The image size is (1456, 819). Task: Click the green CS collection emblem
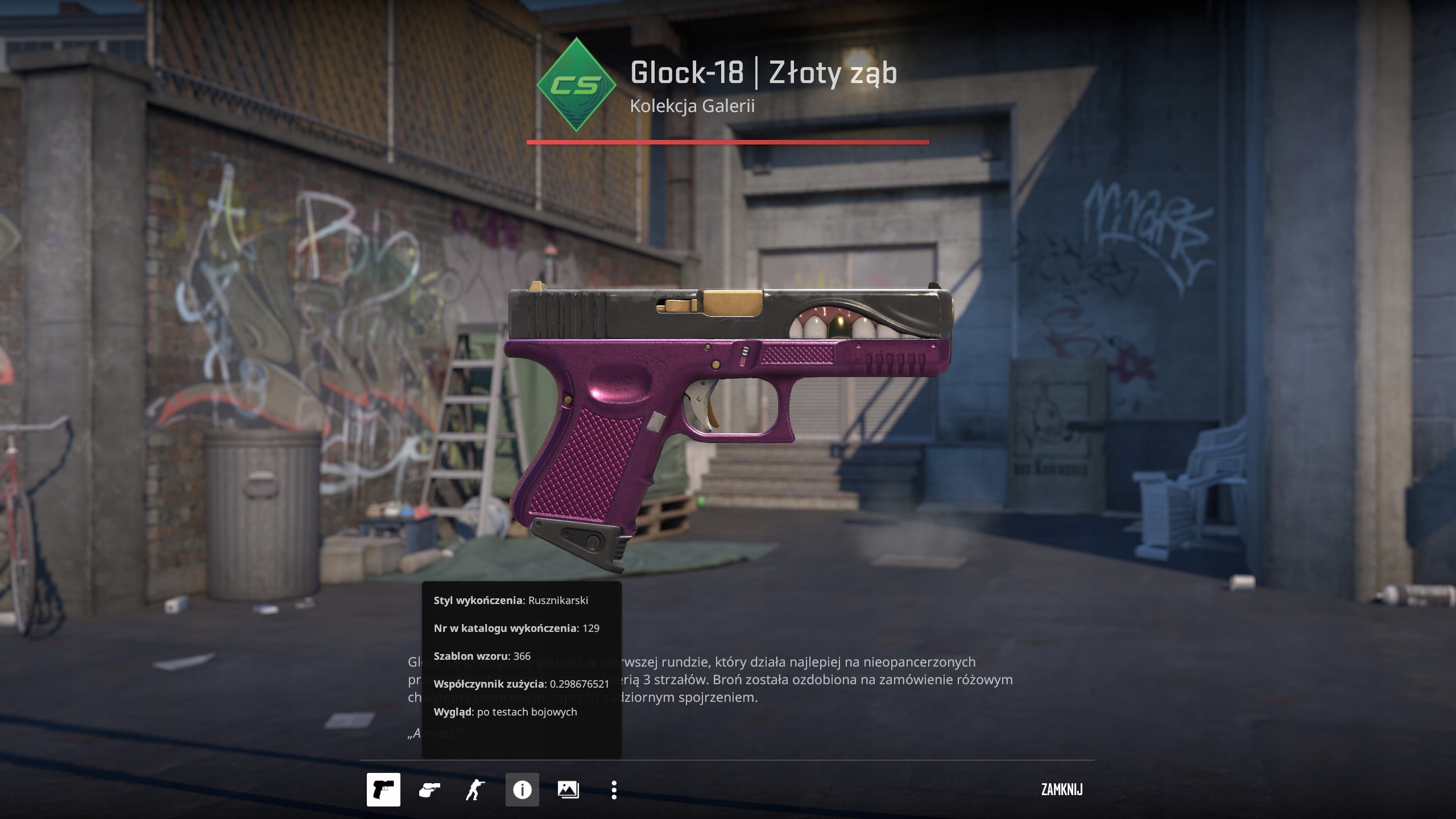pos(576,85)
